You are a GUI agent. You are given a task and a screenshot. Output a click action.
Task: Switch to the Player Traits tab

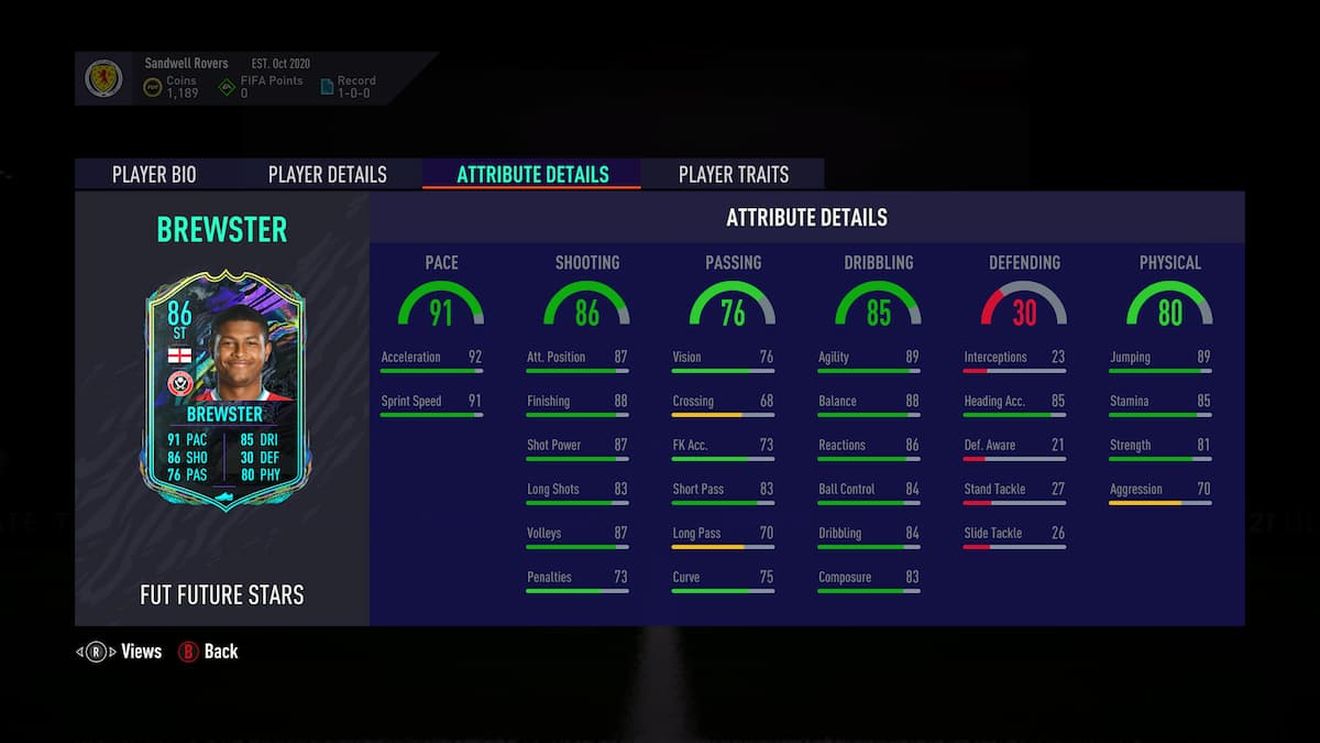pos(732,174)
